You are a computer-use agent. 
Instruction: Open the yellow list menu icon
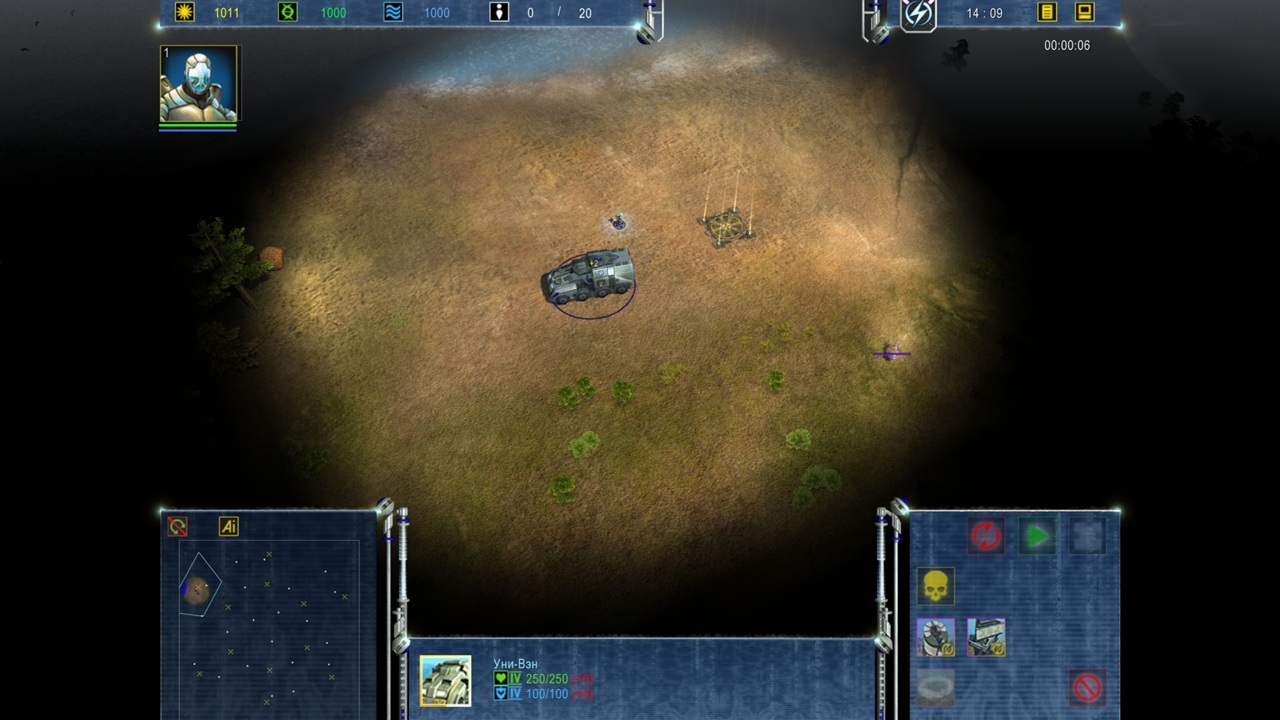point(1047,13)
